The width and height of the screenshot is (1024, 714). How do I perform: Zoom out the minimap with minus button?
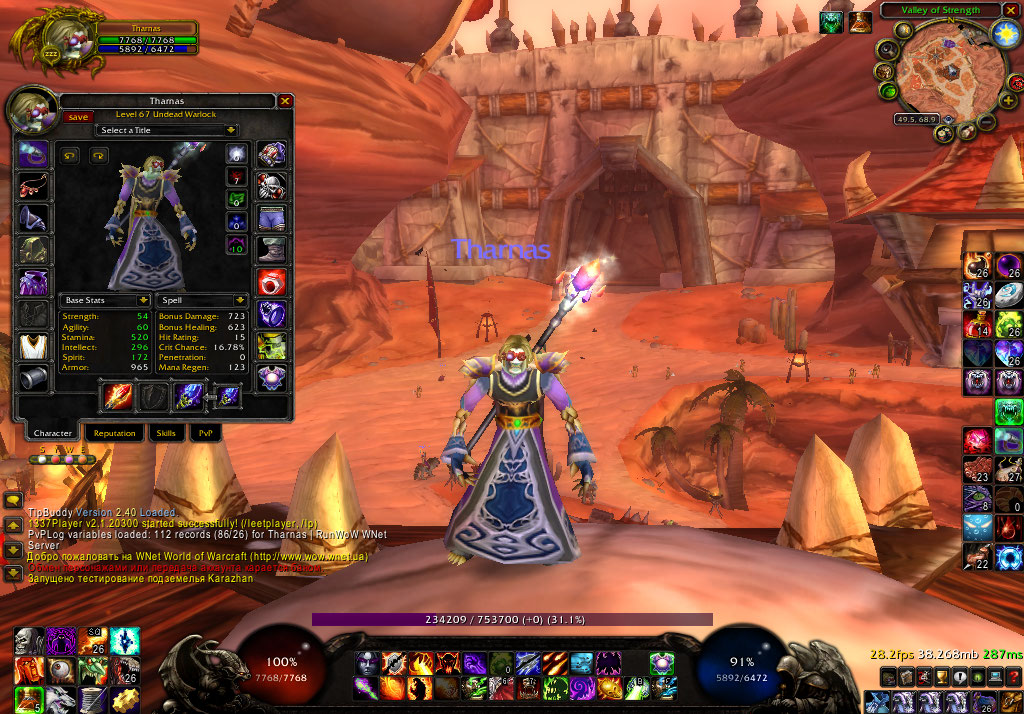[986, 123]
